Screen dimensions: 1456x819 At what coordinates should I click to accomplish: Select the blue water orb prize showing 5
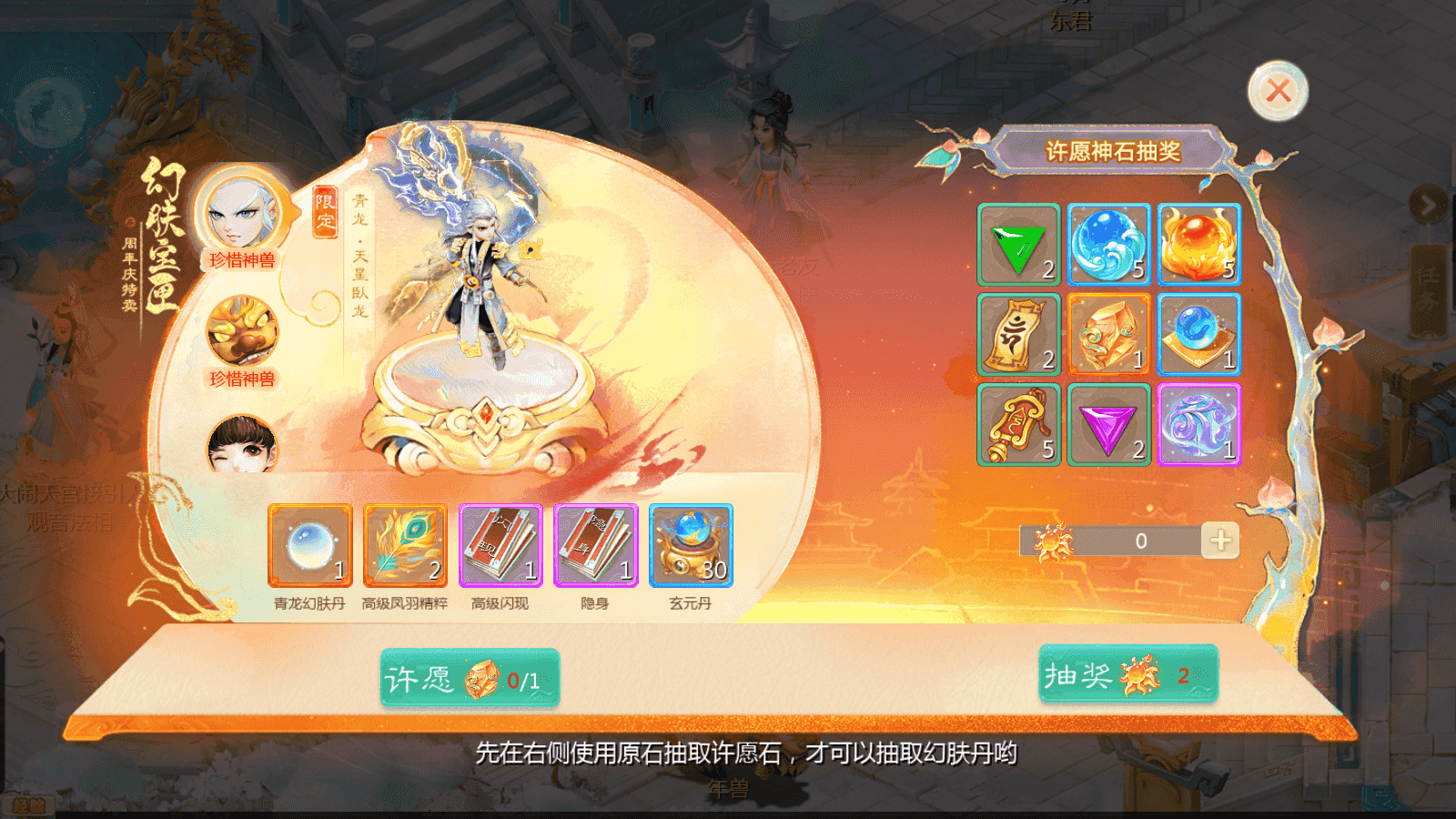(1108, 246)
